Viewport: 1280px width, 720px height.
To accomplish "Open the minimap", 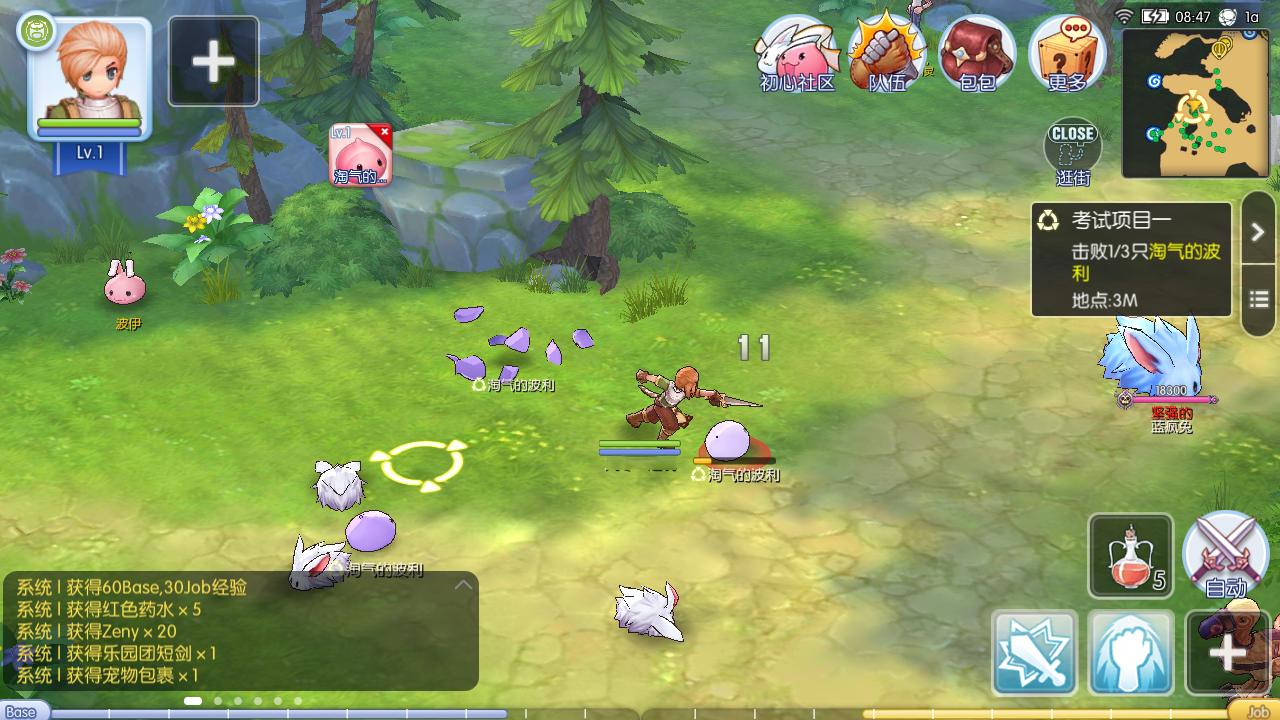I will tap(1195, 103).
